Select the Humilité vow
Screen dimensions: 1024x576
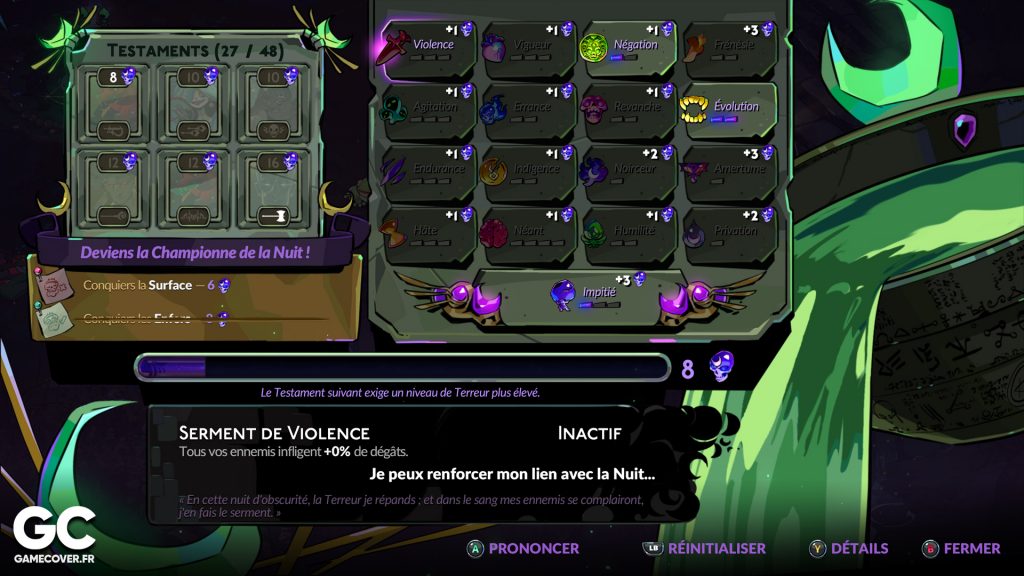[628, 234]
